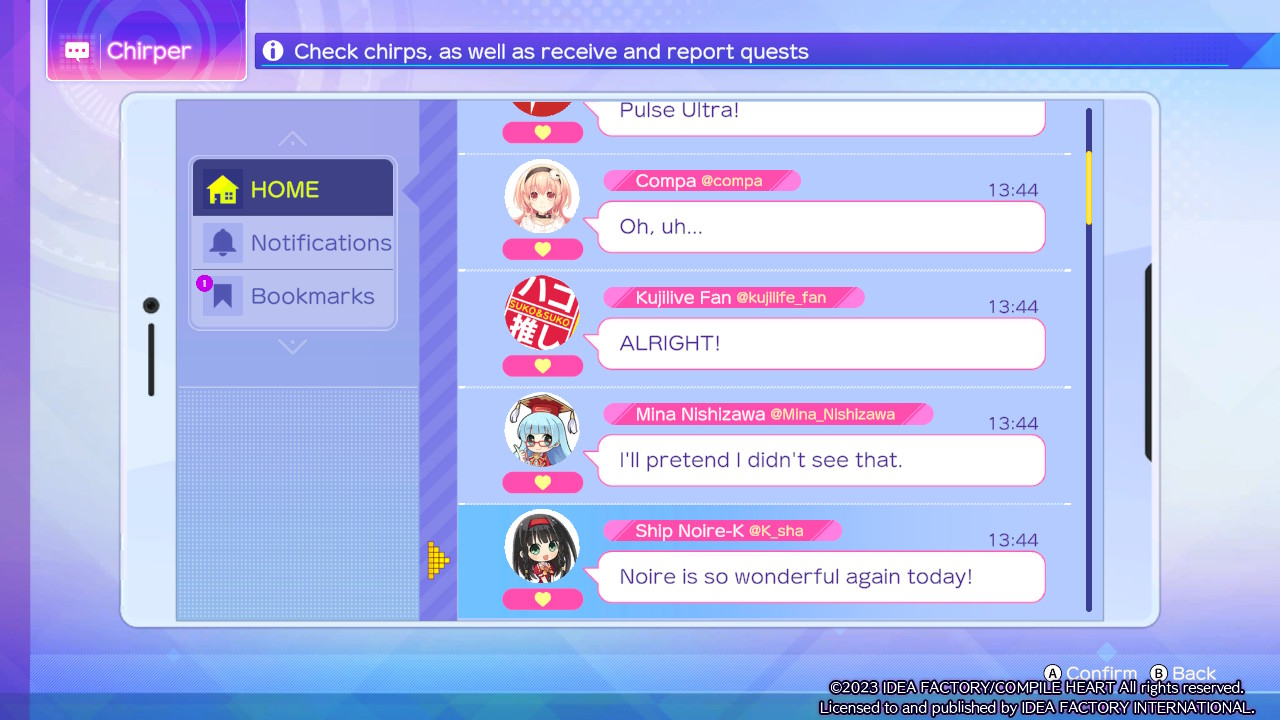Like Ship Noire-K's chirp with heart

pos(542,599)
